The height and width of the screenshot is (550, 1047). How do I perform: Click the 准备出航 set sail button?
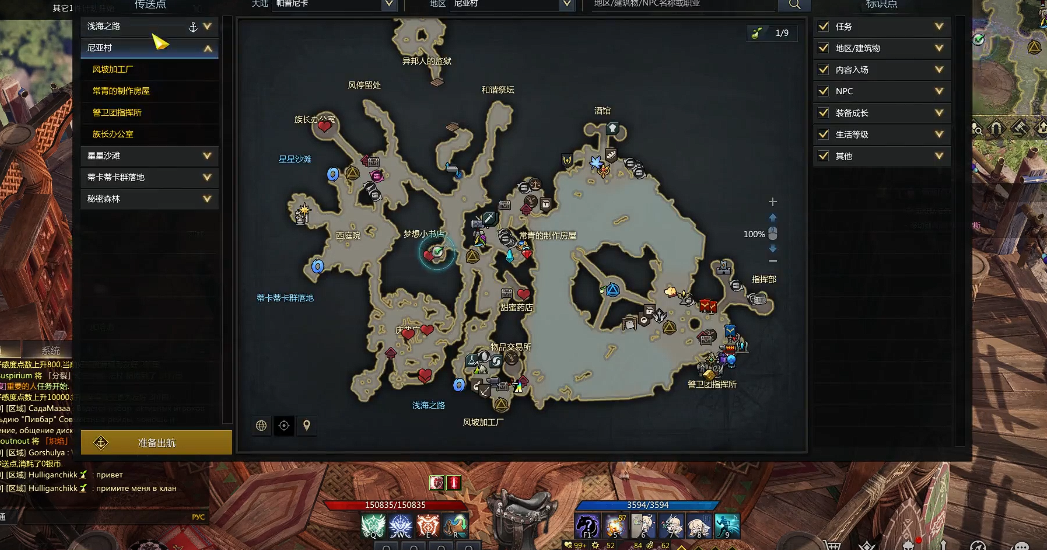tap(156, 442)
